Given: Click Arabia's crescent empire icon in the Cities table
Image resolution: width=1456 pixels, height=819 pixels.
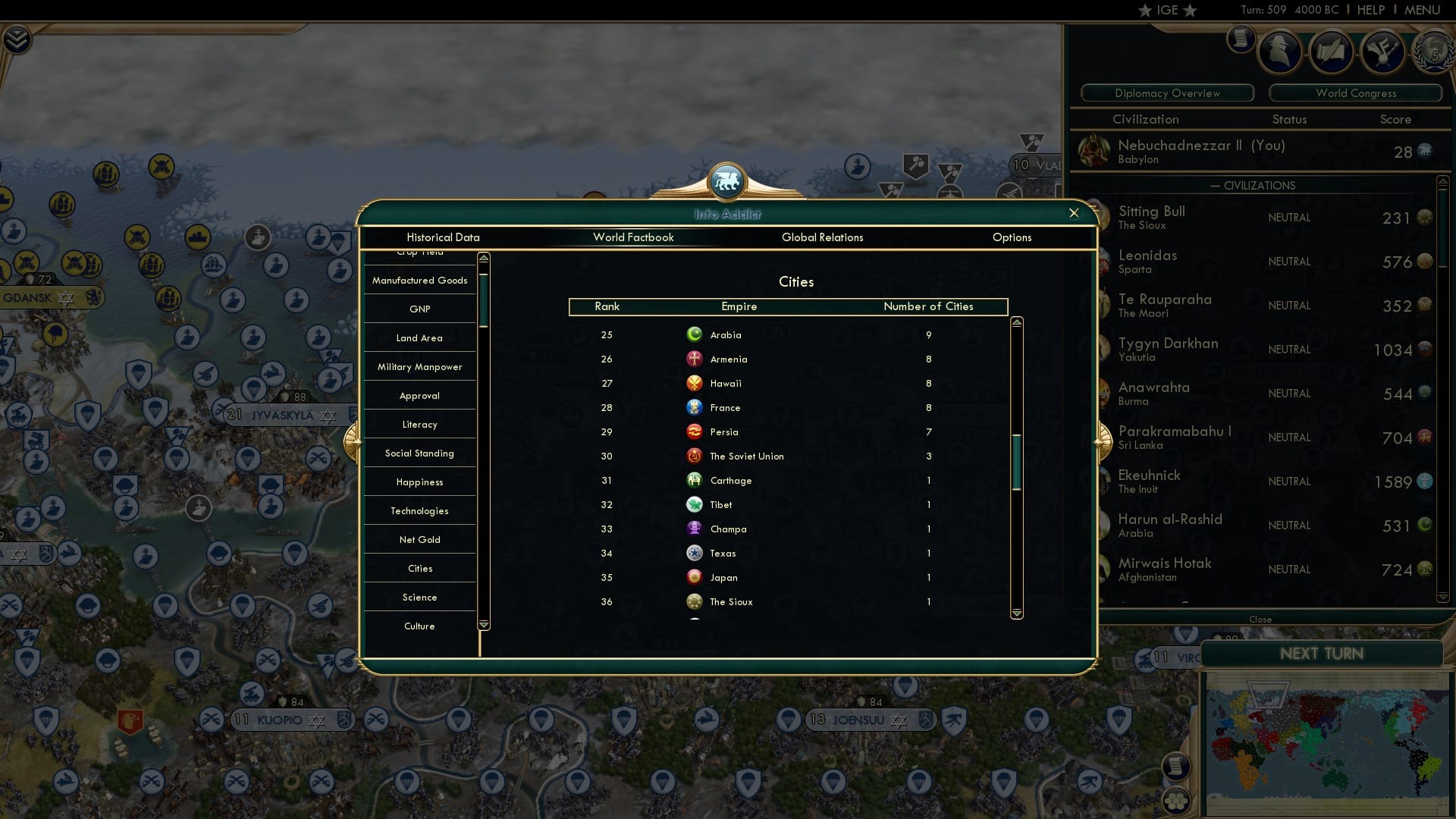Looking at the screenshot, I should click(x=695, y=334).
